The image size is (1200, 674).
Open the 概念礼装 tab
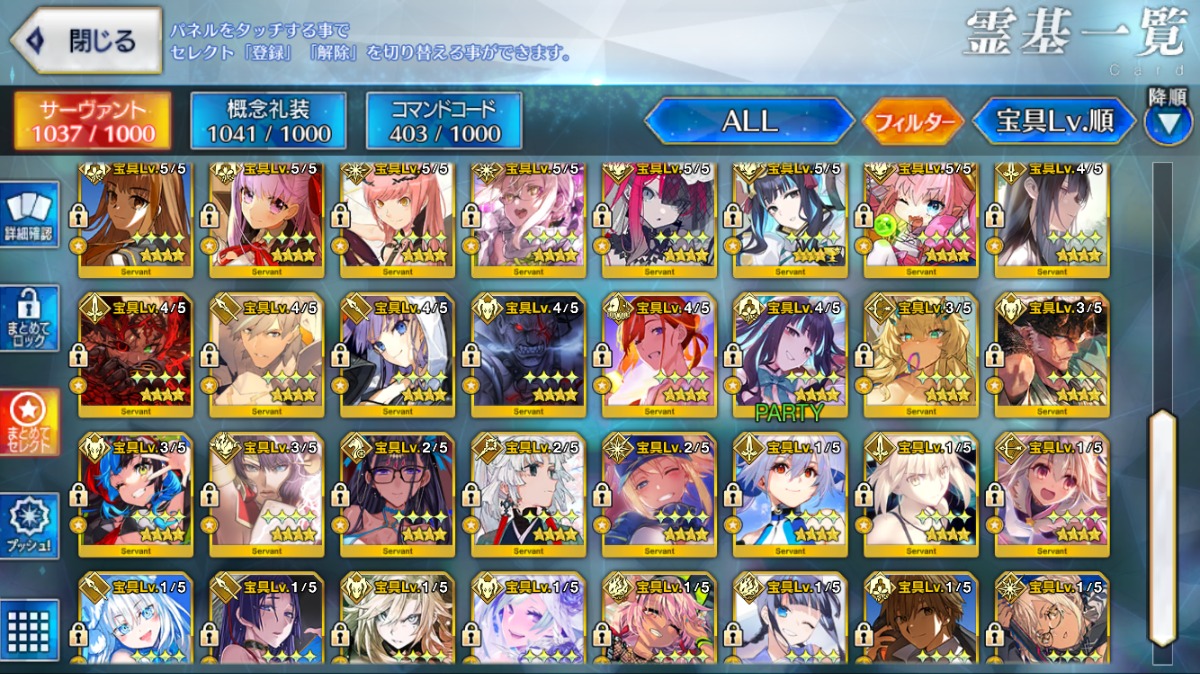[x=268, y=121]
